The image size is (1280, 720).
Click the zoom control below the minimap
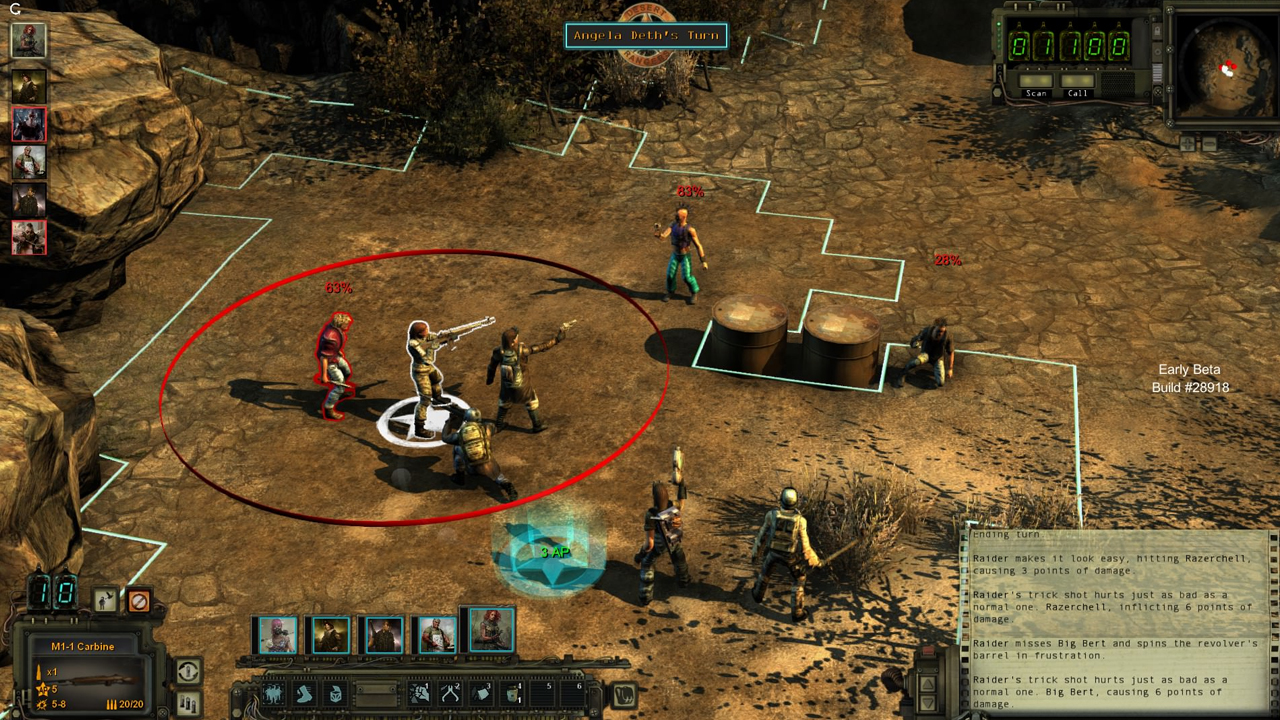click(x=1190, y=143)
